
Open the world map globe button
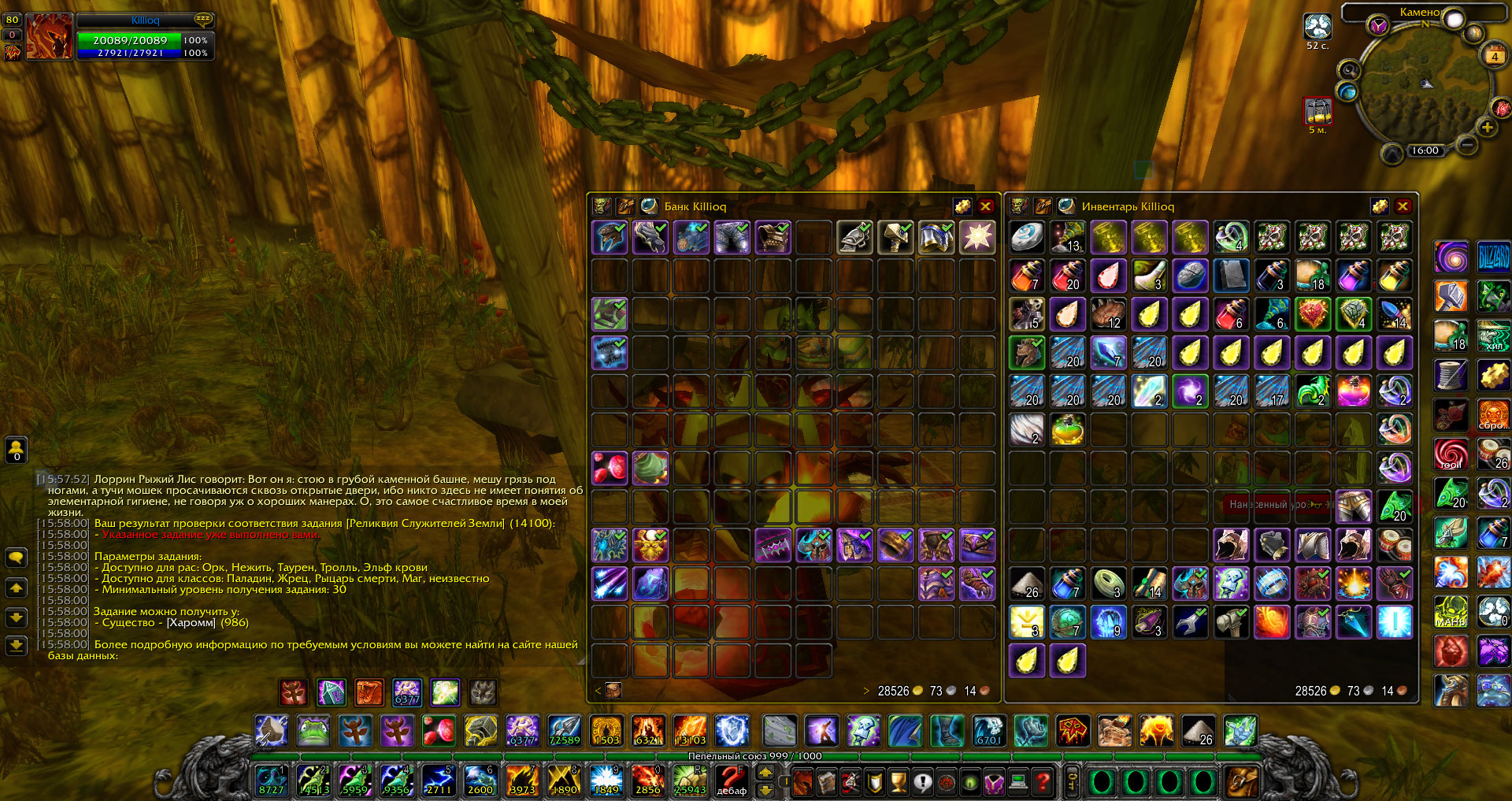coord(1347,93)
